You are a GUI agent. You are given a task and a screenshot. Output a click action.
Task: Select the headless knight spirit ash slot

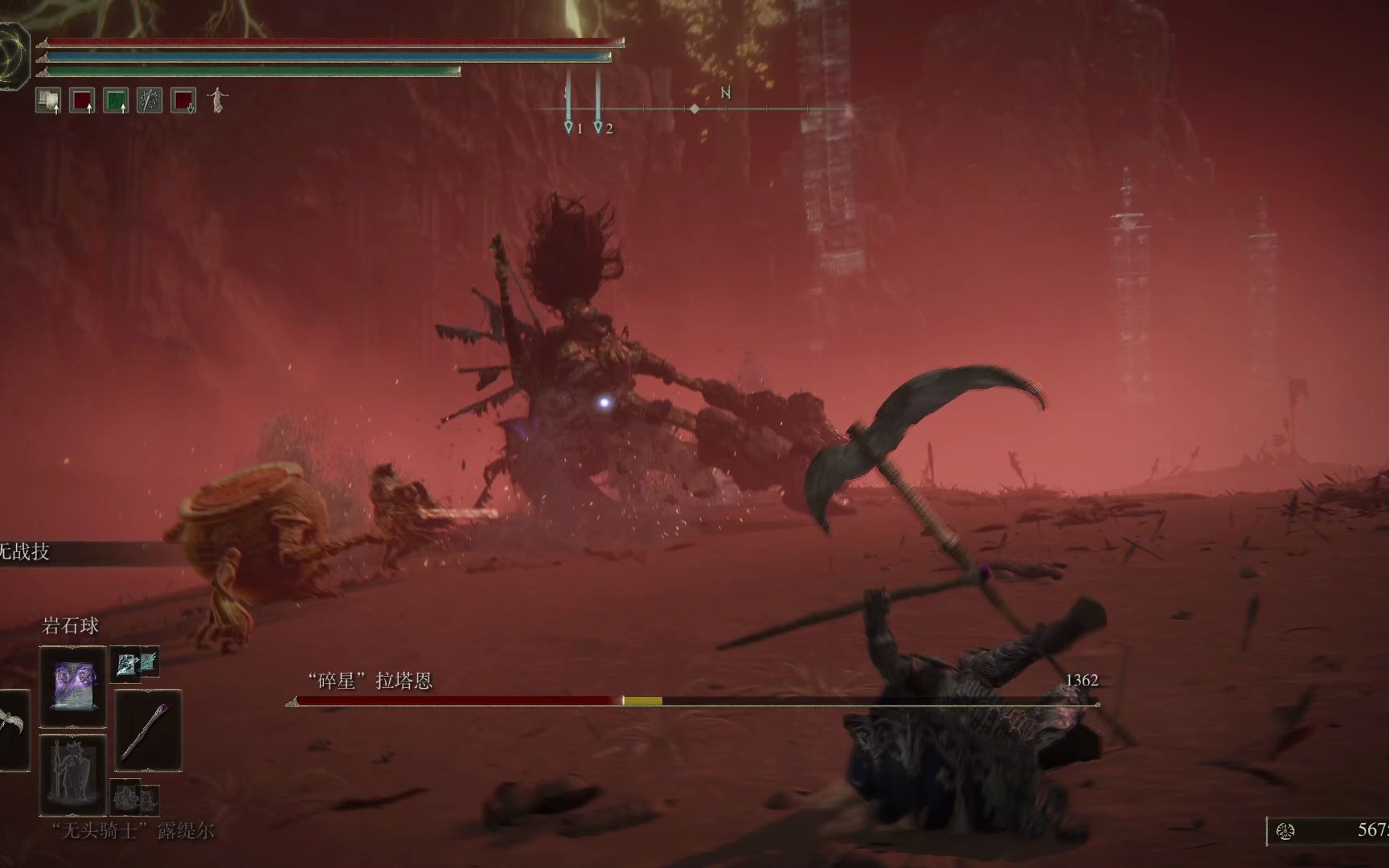(x=73, y=773)
